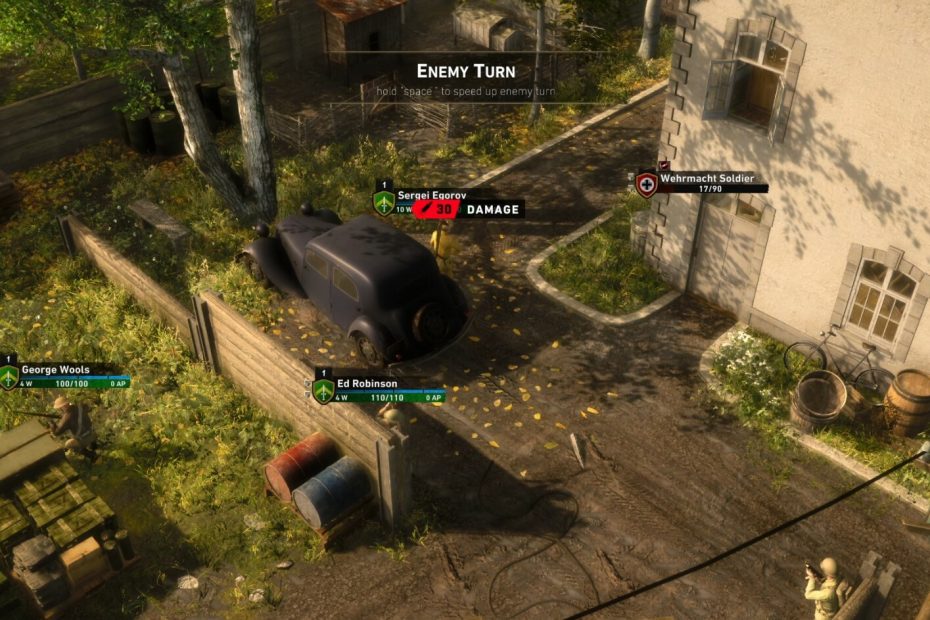
Task: Choose Sergei Egorov's green shield badge
Action: coord(383,203)
